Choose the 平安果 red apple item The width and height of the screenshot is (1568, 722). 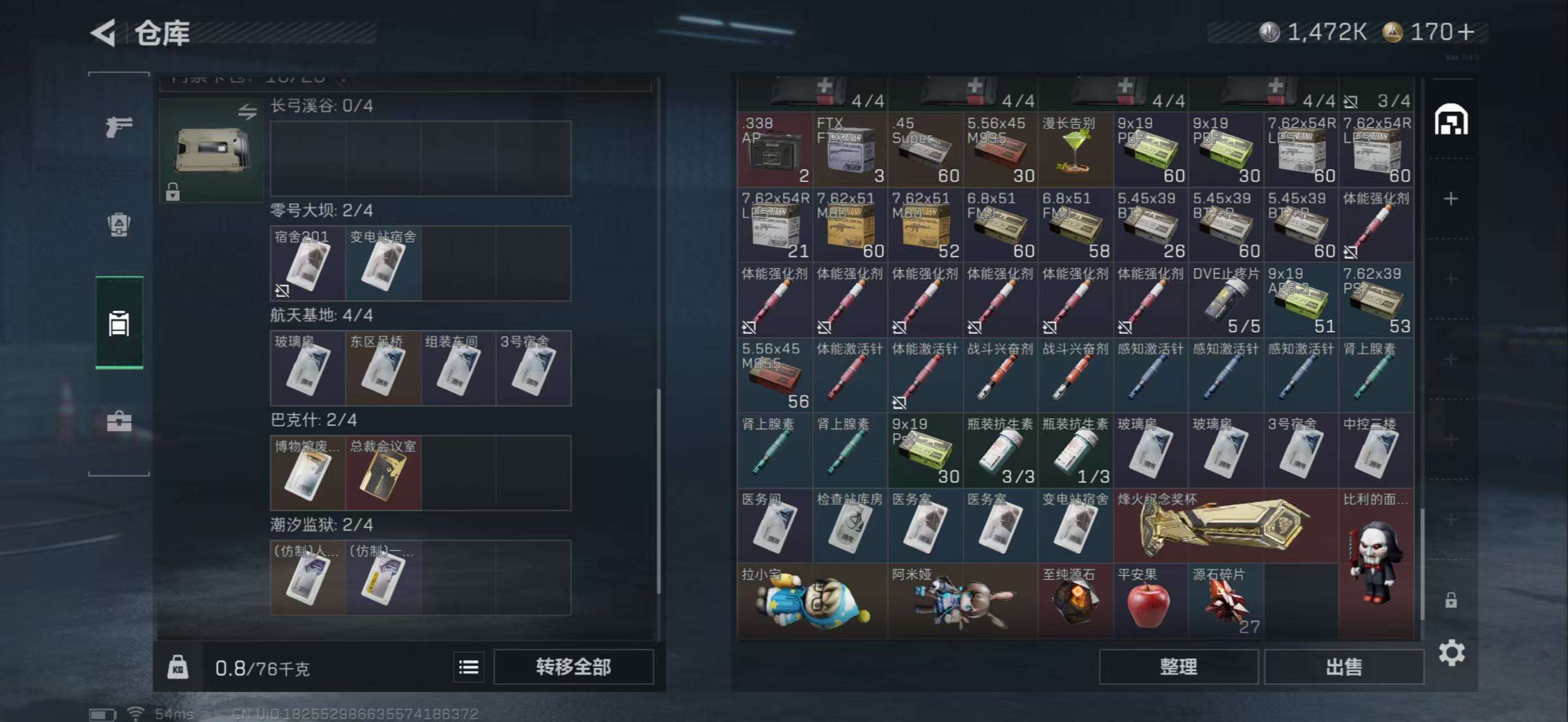tap(1150, 601)
